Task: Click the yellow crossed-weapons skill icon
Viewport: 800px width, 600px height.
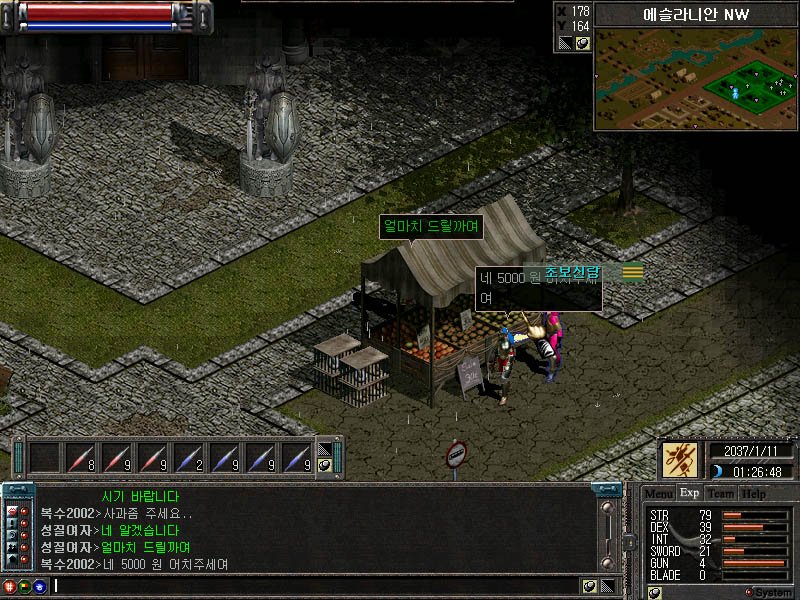Action: [680, 461]
